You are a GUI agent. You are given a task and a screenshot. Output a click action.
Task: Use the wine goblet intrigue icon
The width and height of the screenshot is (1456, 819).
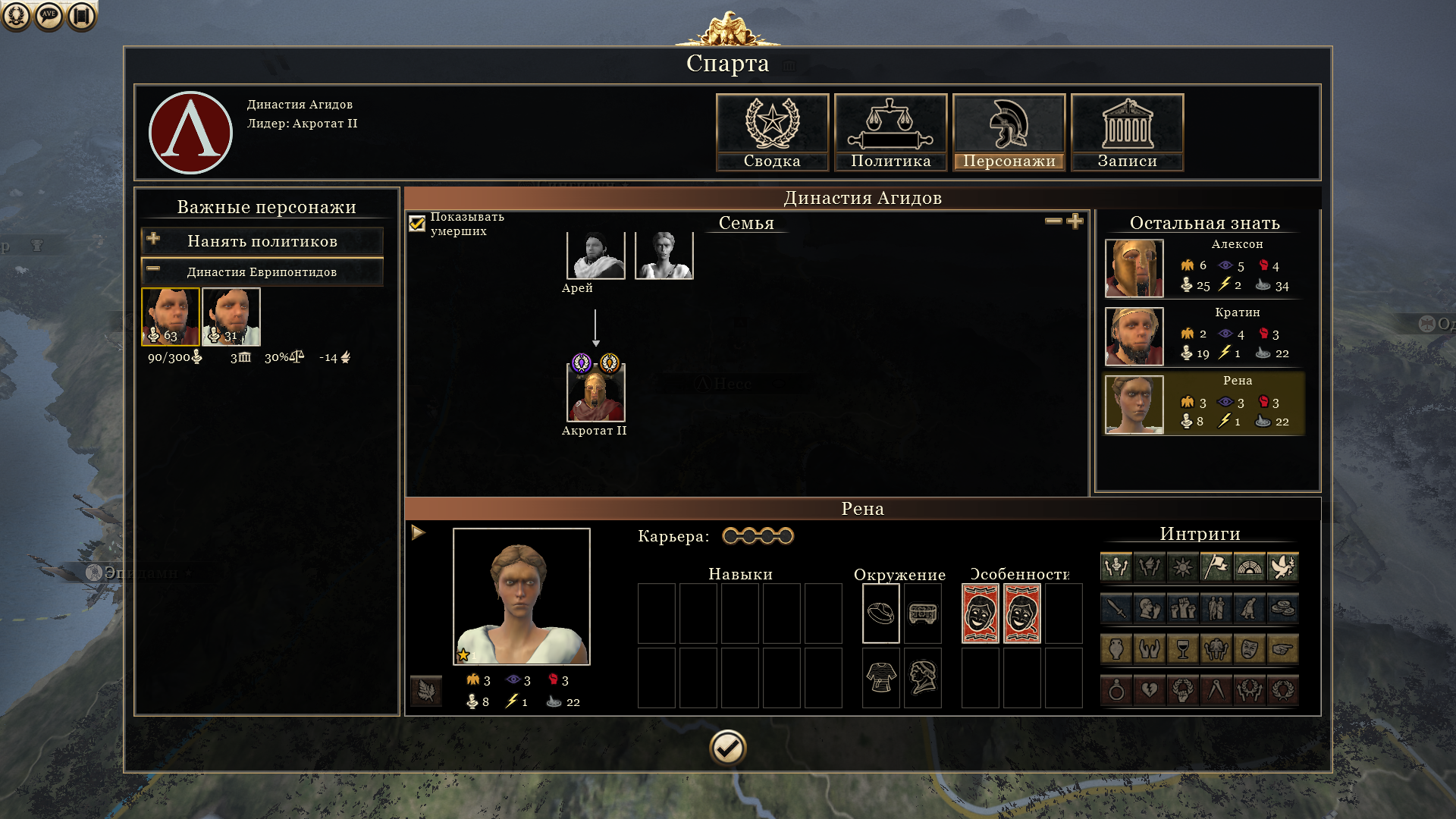[x=1183, y=649]
